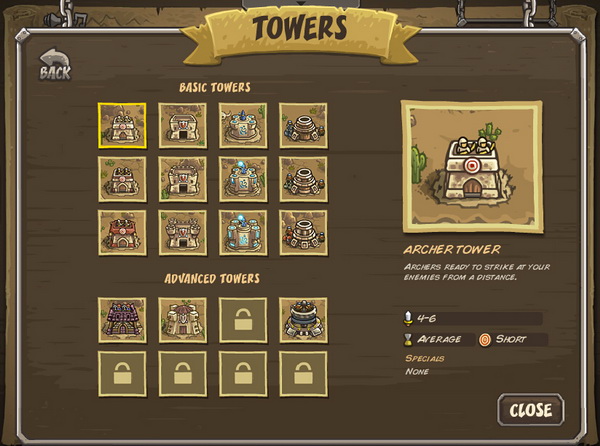Select the level 2 artillery tower
The image size is (600, 446).
303,180
